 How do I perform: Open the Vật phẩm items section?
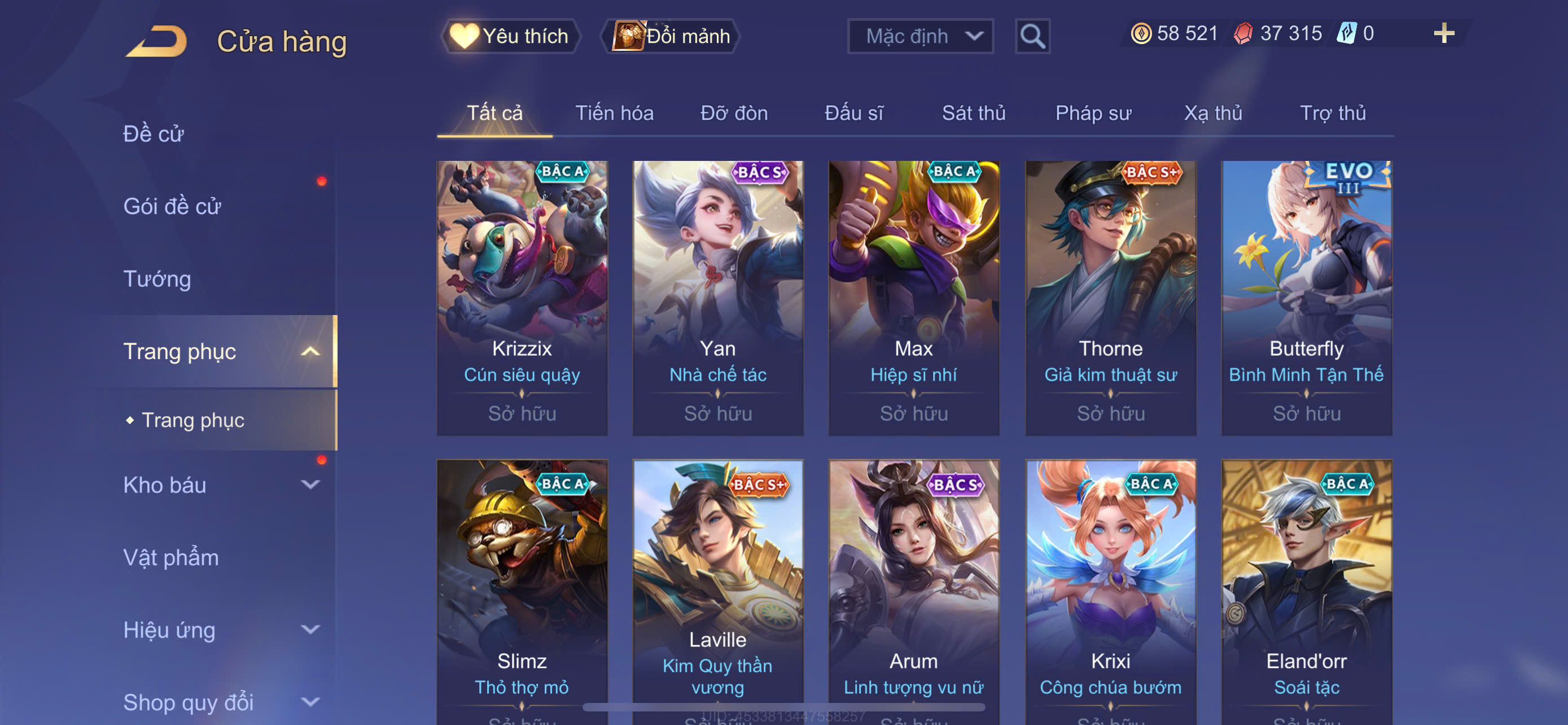[171, 558]
